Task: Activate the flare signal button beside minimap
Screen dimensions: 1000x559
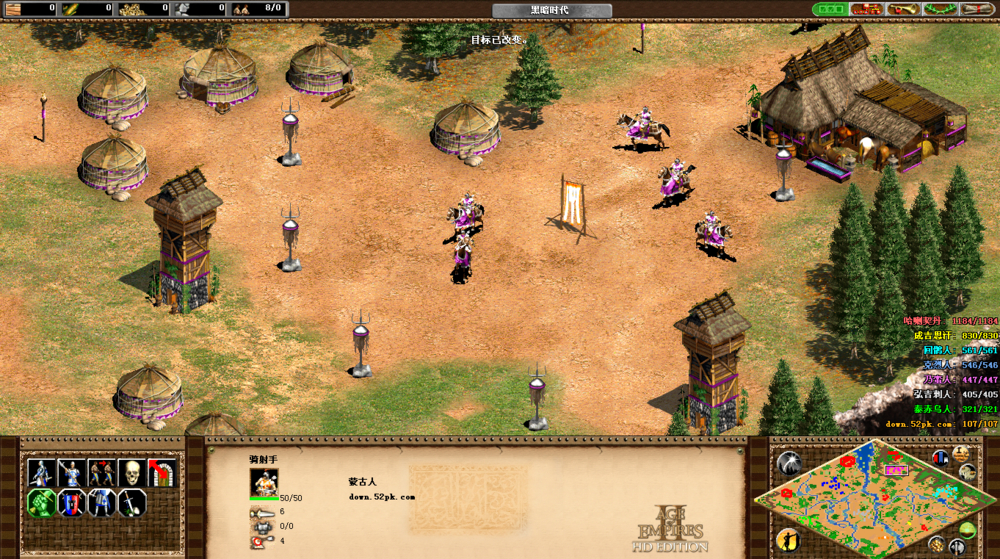Action: click(x=789, y=463)
